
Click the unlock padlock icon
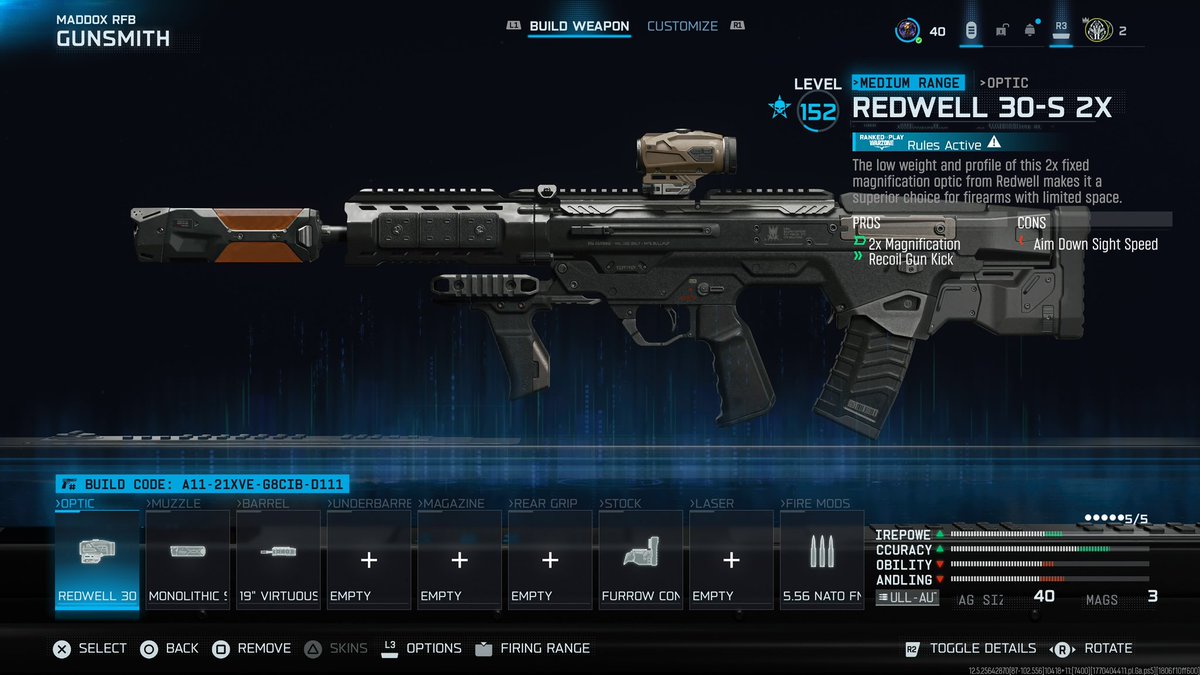coord(1001,31)
